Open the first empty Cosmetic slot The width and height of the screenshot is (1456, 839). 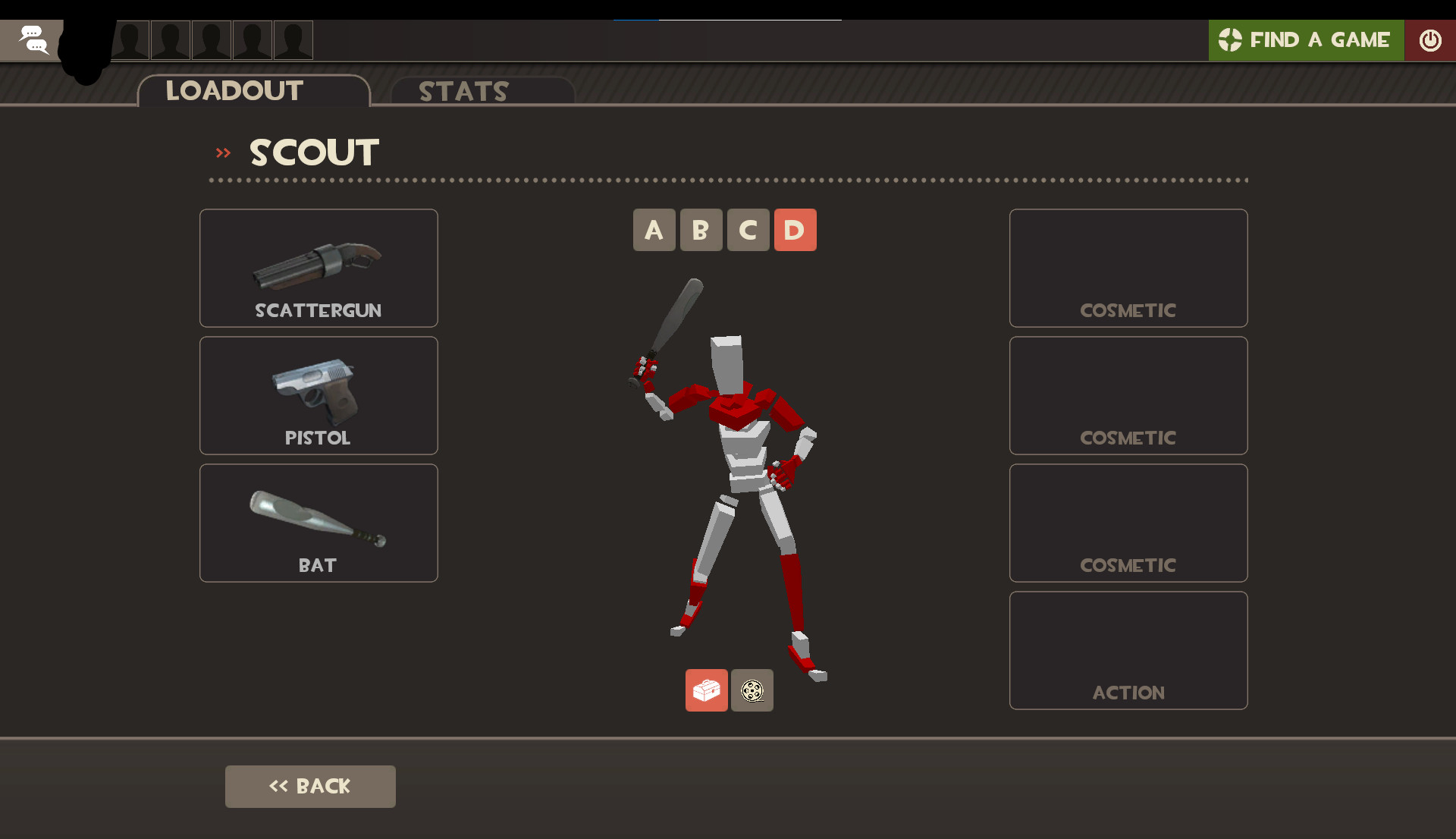click(1128, 268)
